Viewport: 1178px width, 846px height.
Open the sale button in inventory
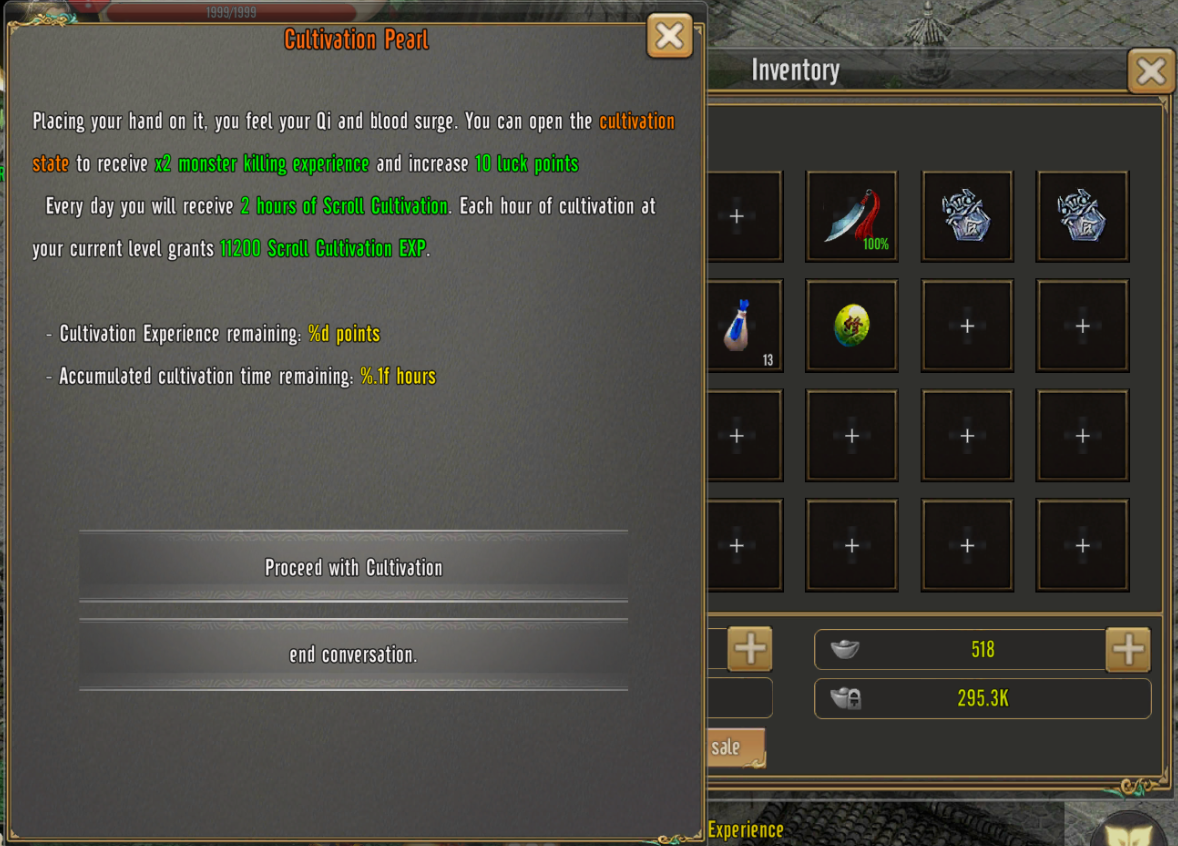pos(733,747)
